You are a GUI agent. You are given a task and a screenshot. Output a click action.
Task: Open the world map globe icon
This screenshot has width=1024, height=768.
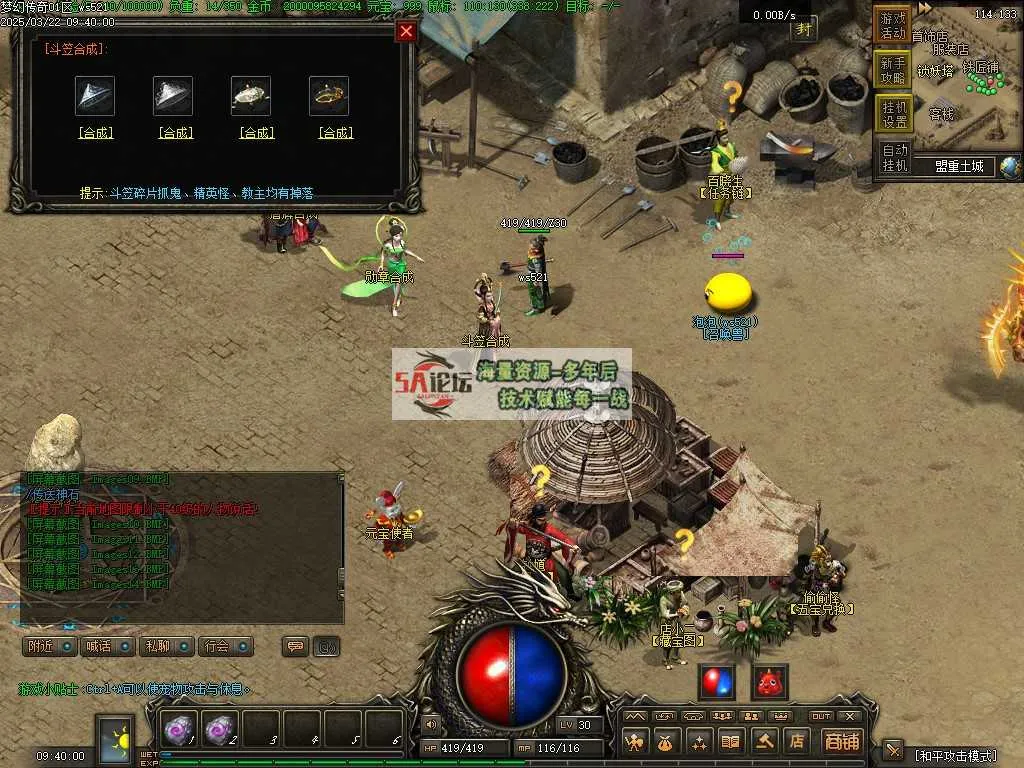point(1010,167)
